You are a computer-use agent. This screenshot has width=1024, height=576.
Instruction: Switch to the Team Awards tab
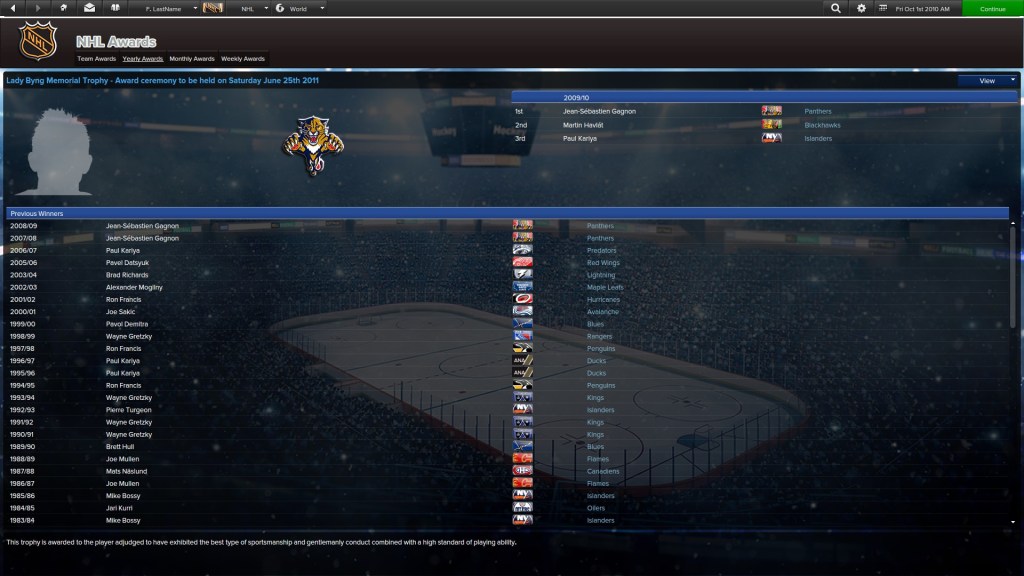click(97, 59)
